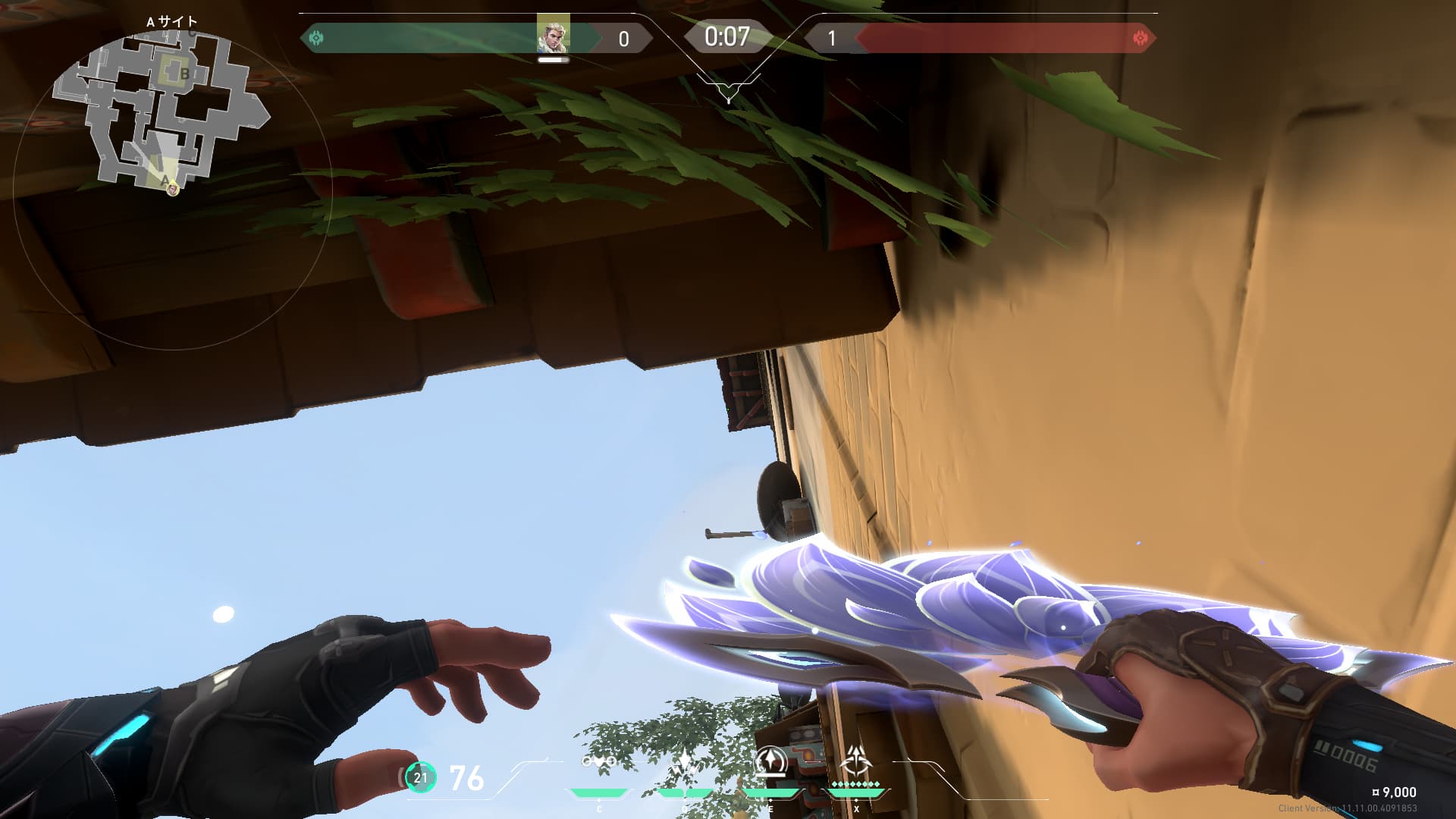Click the teal team emblem on the scorebar
Screen dimensions: 1456x819
316,38
